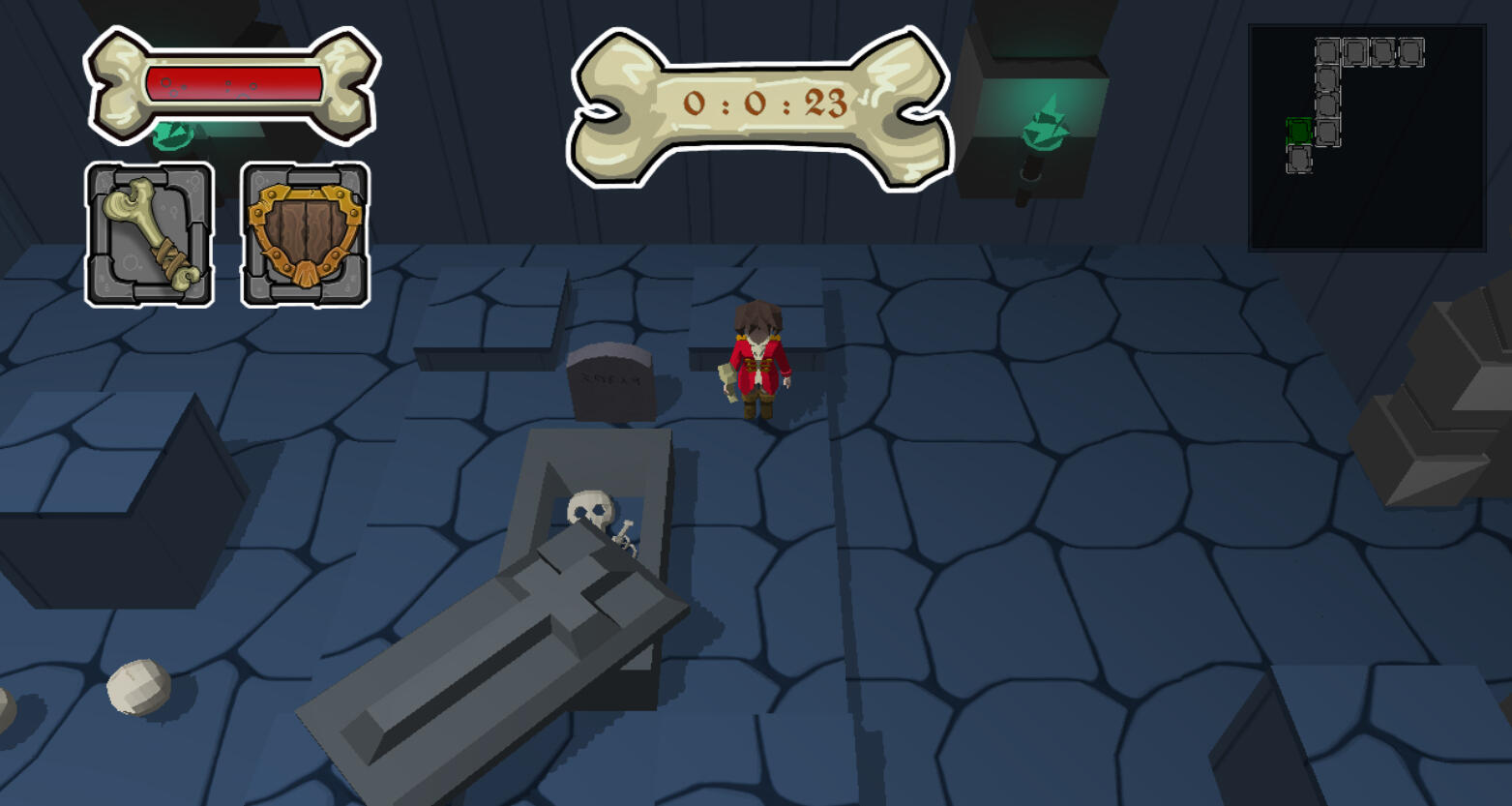Select the bone club weapon slot
This screenshot has height=806, width=1512.
pos(150,235)
